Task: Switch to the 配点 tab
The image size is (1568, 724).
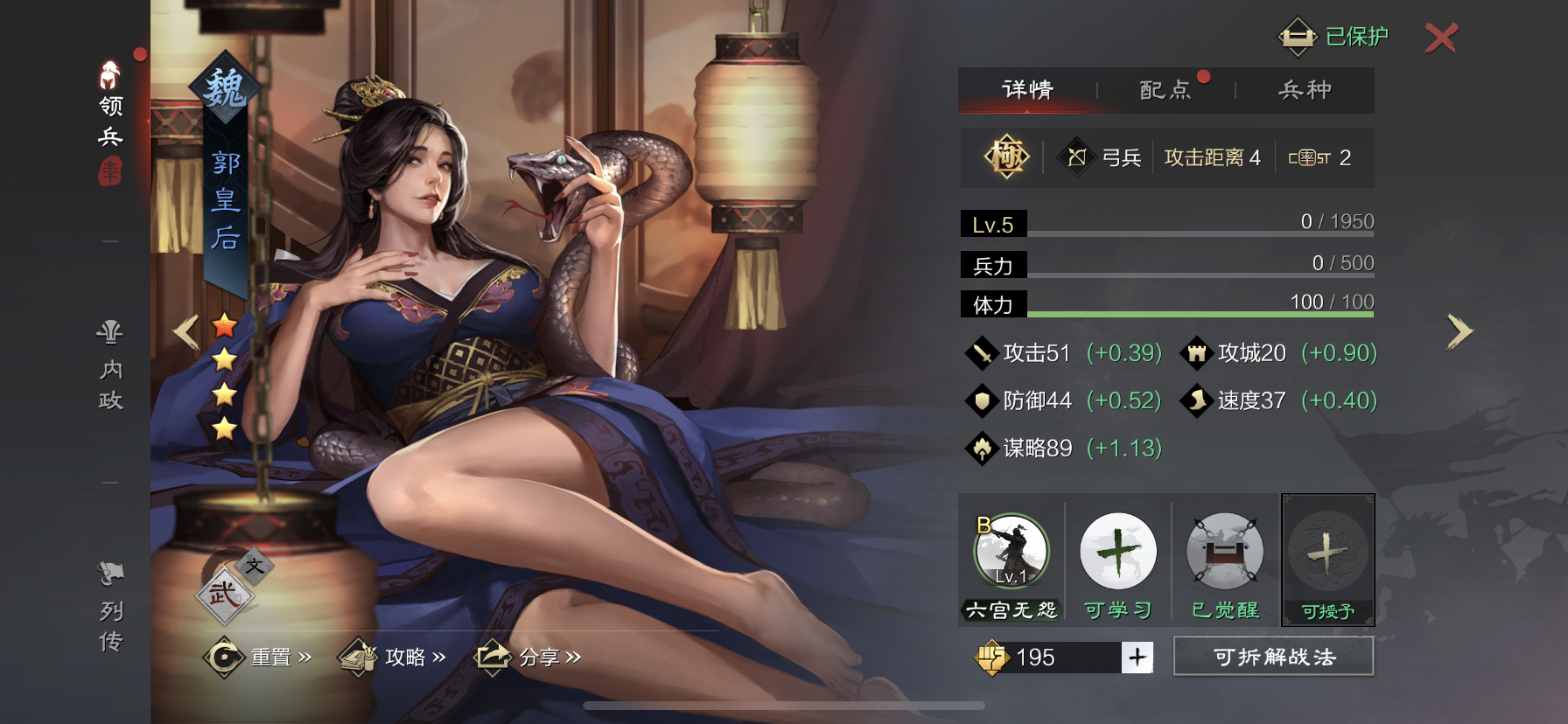Action: point(1165,90)
